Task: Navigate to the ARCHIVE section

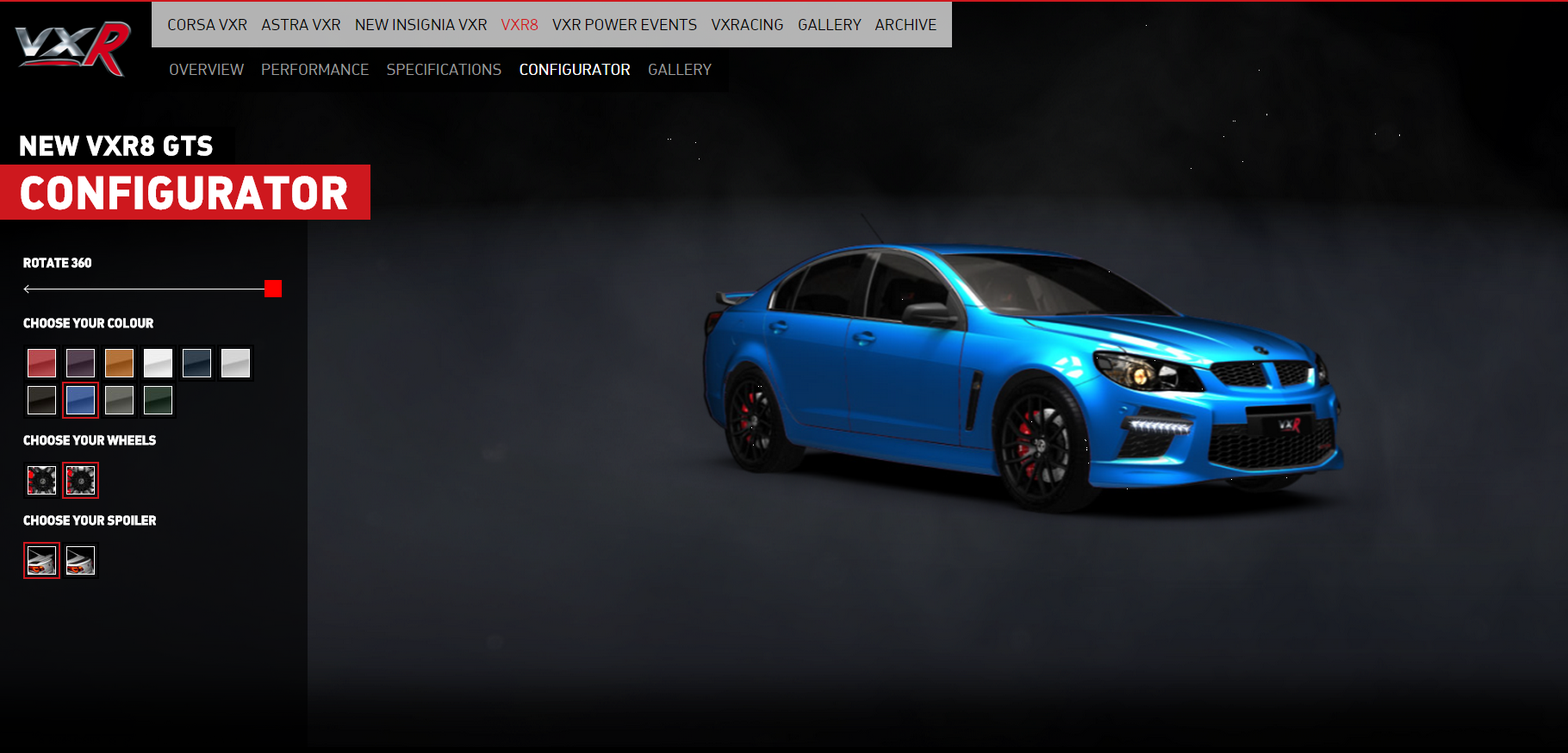Action: point(905,24)
